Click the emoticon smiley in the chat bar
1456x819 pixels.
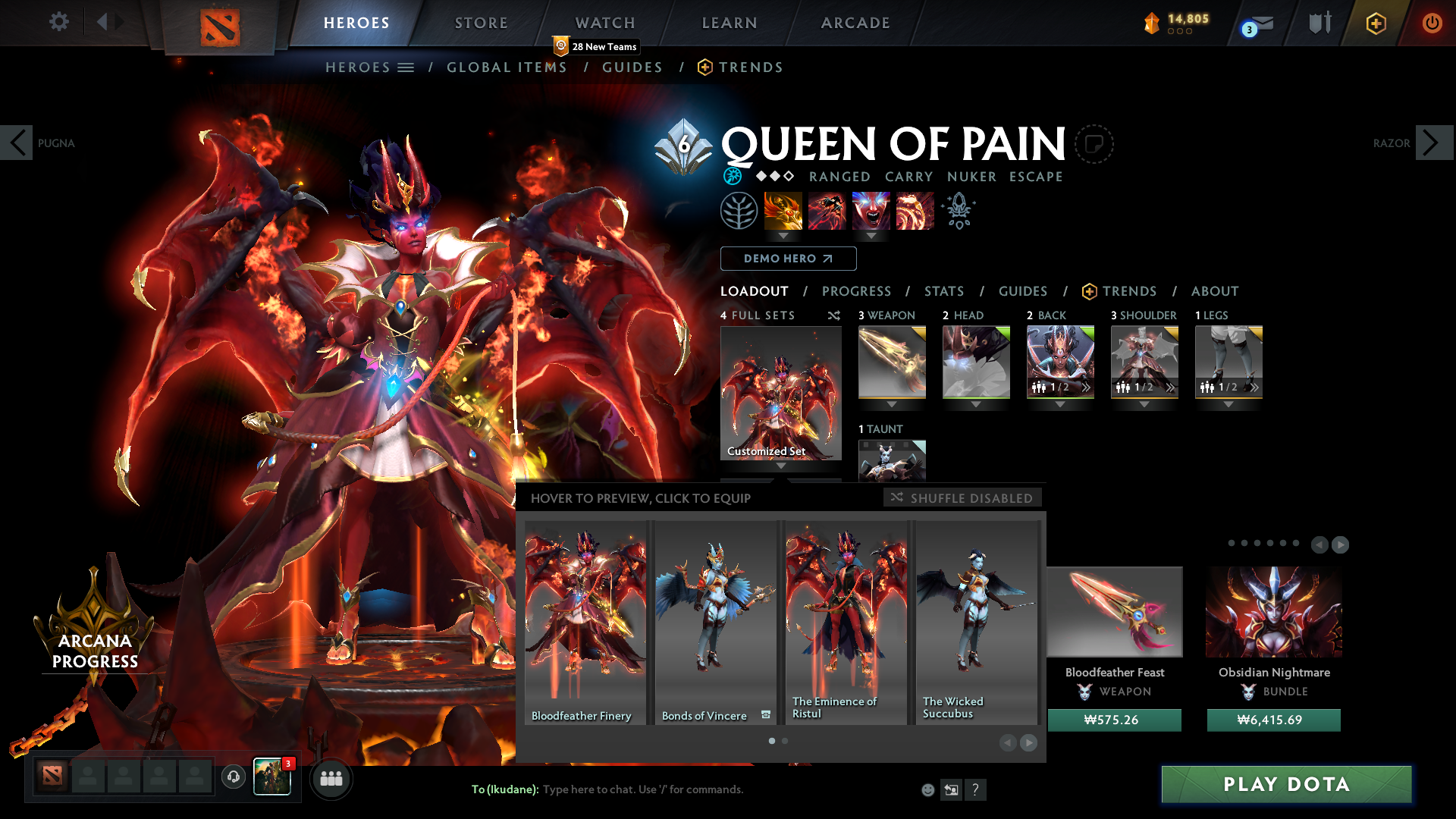928,789
